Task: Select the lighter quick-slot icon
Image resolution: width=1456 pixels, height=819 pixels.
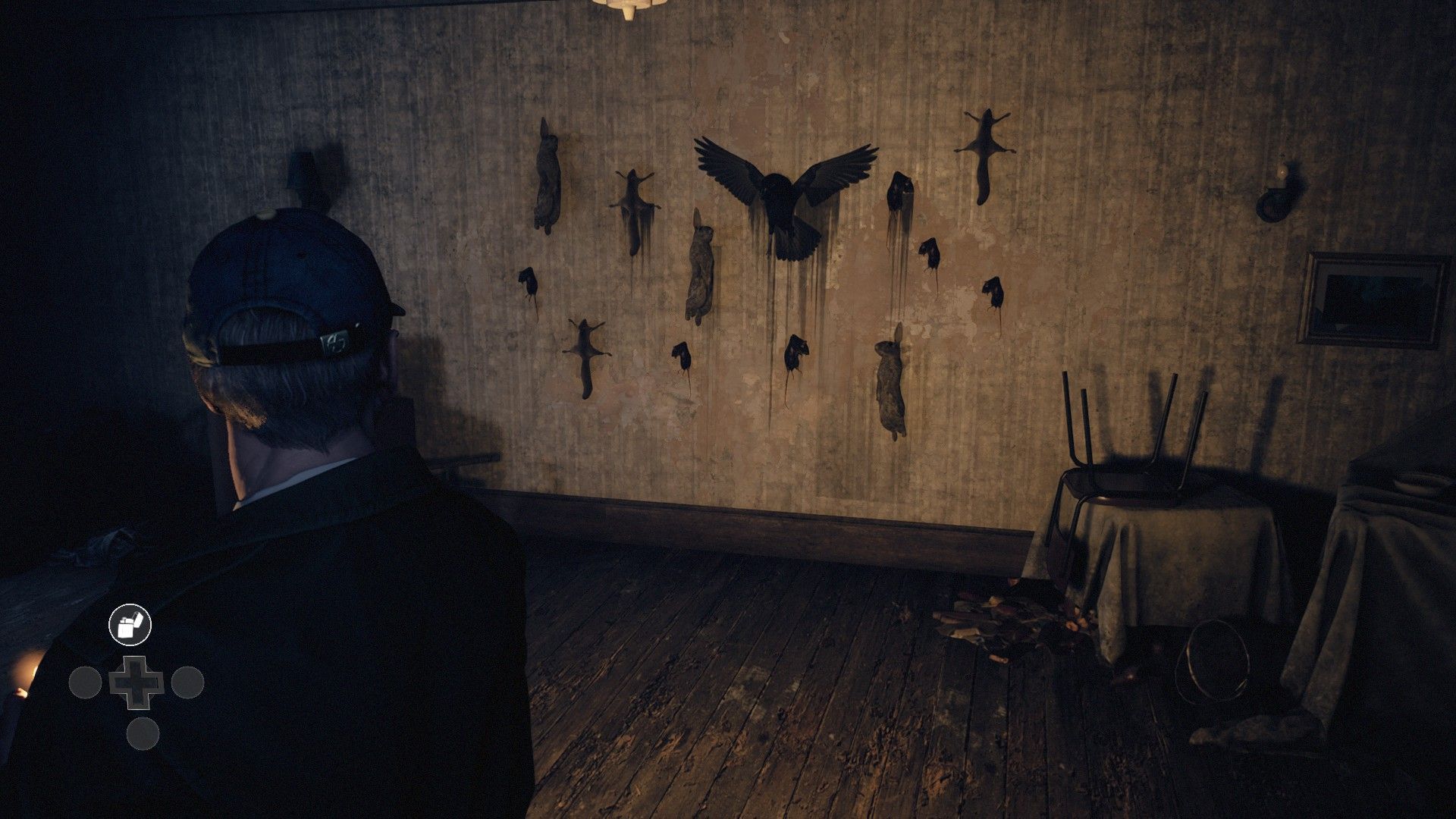Action: click(130, 625)
